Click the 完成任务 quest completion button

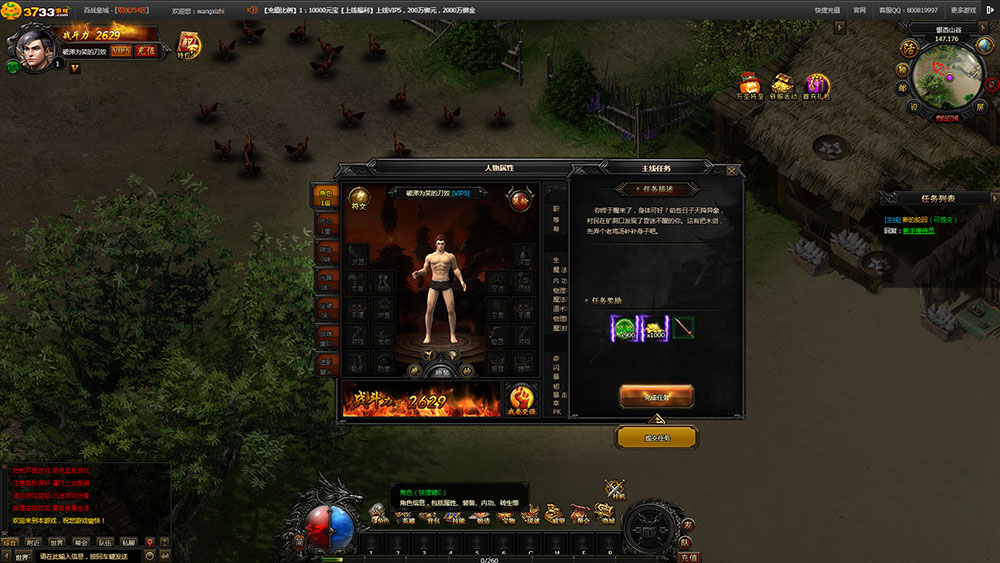click(656, 397)
